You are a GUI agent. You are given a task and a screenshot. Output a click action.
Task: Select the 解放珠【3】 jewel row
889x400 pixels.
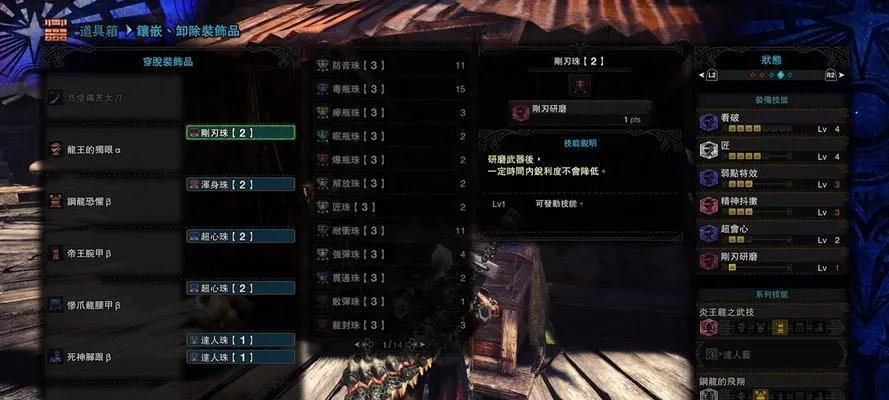pyautogui.click(x=391, y=183)
